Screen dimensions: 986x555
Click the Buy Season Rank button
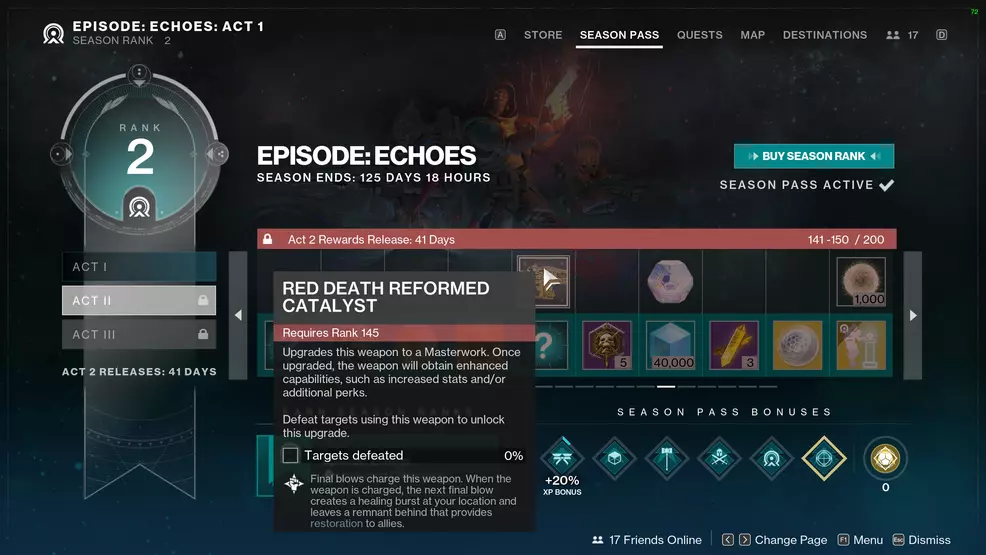point(813,156)
